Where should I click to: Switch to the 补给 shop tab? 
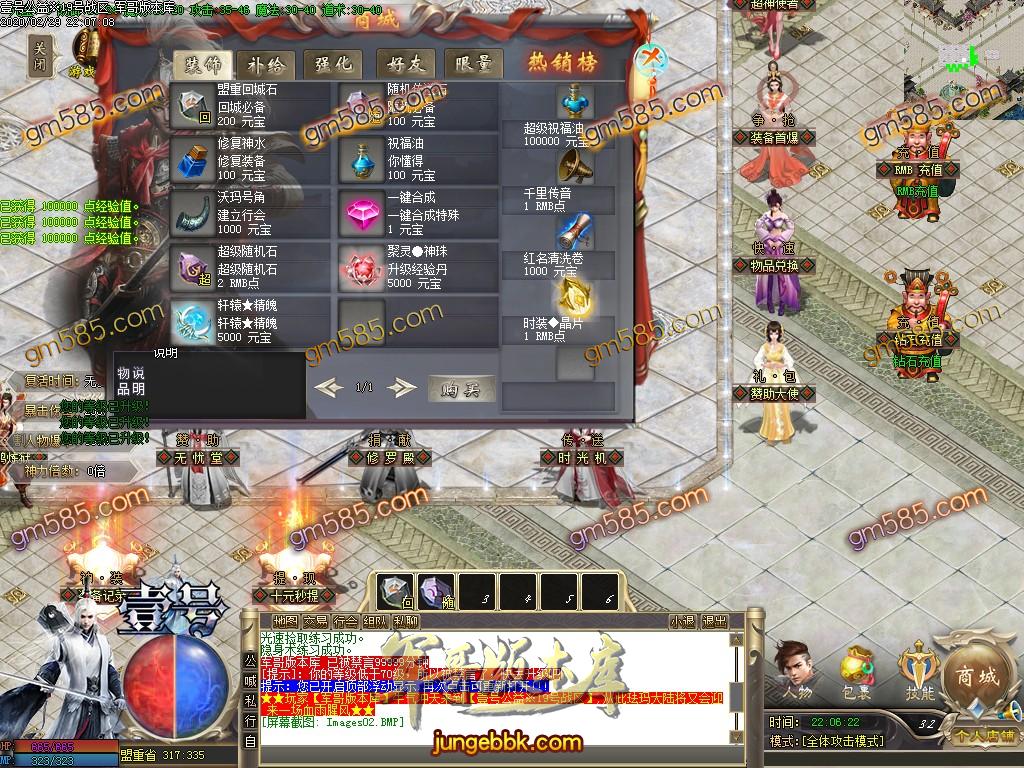tap(265, 64)
